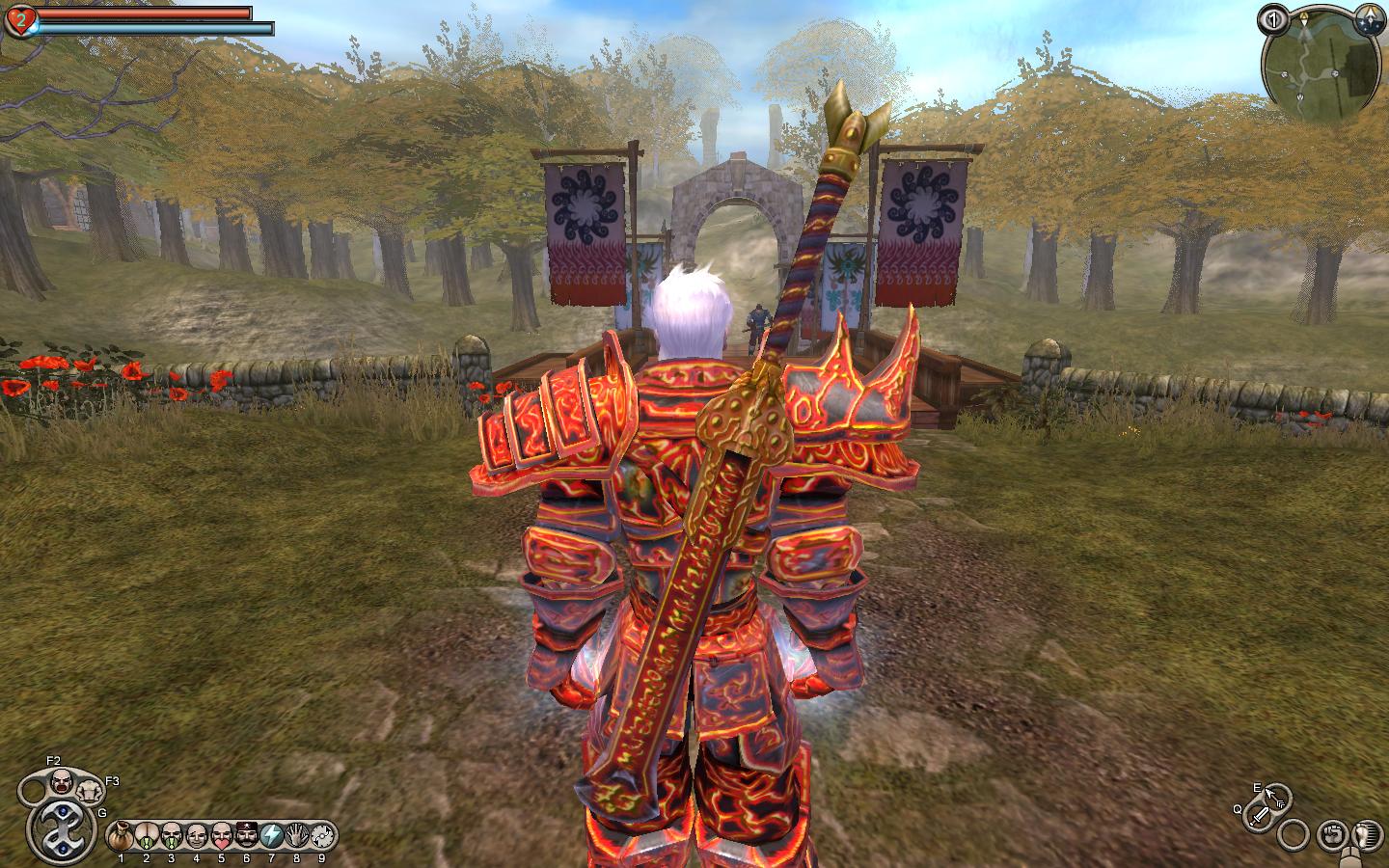Choose the smiling face expression

[x=197, y=835]
